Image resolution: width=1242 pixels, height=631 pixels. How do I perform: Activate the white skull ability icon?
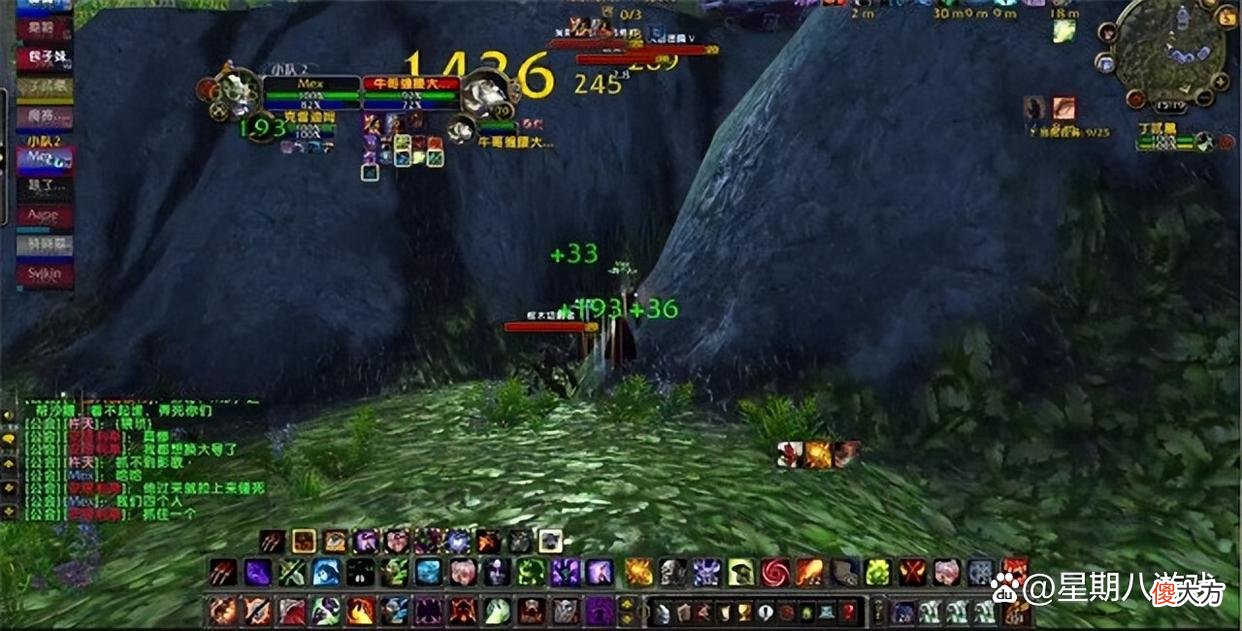tap(672, 572)
